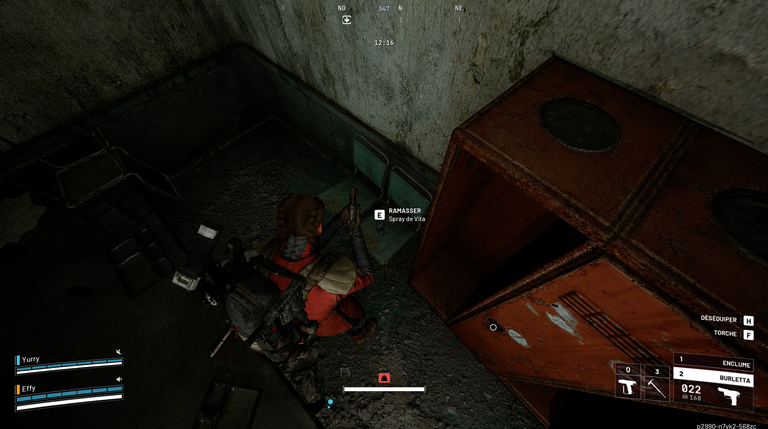Click the extraction marker on the compass

(x=347, y=19)
